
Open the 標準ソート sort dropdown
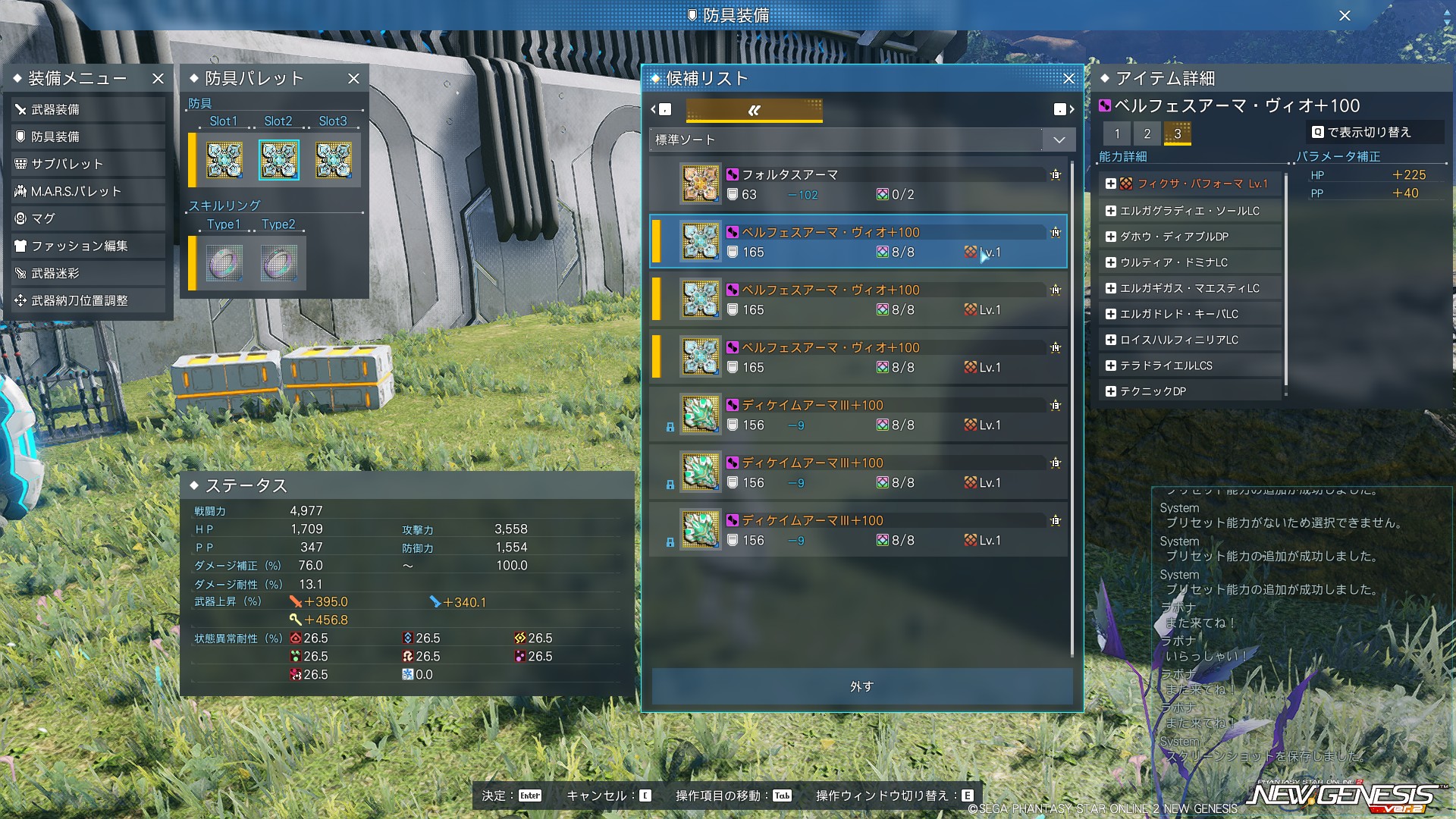point(1059,140)
